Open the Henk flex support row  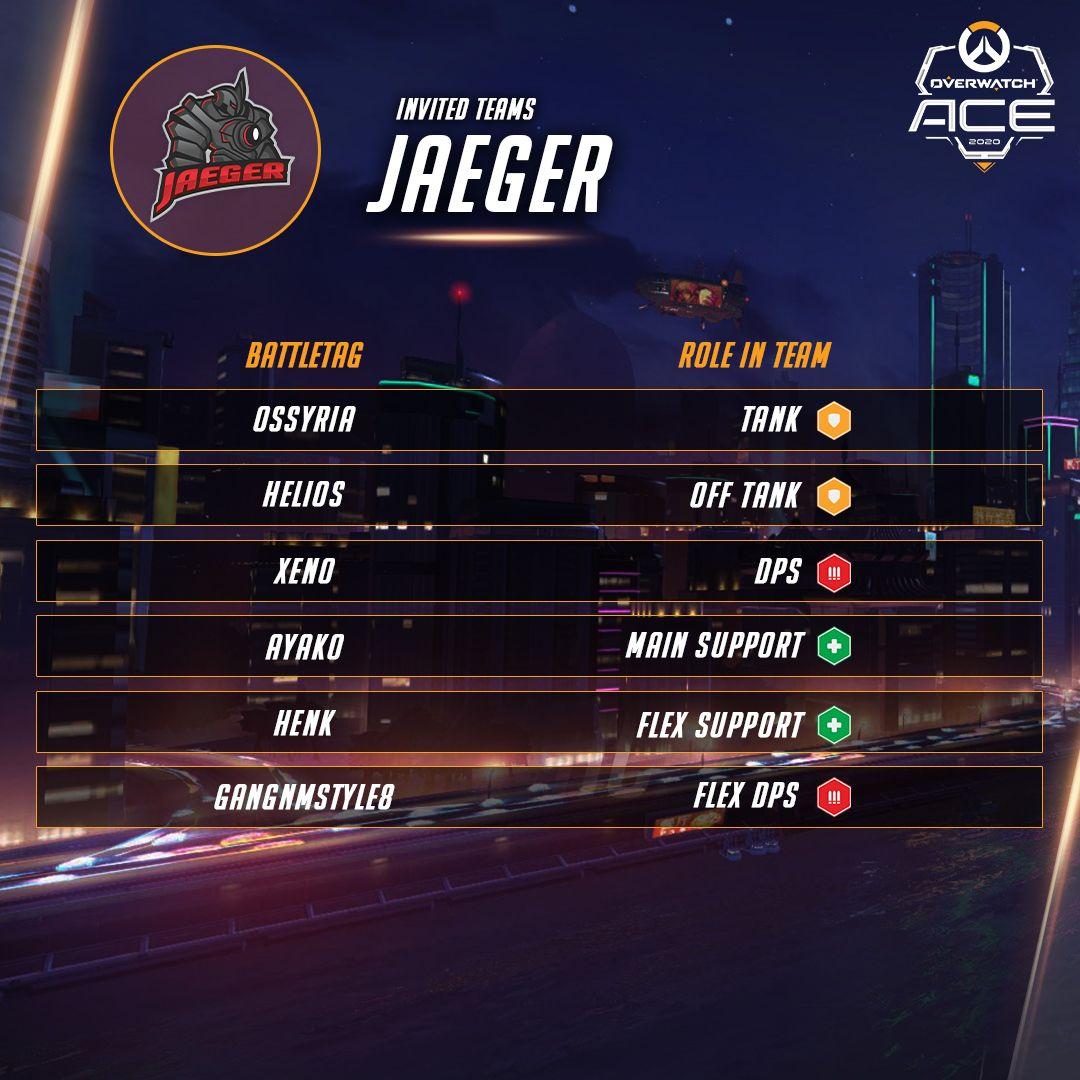(x=539, y=722)
